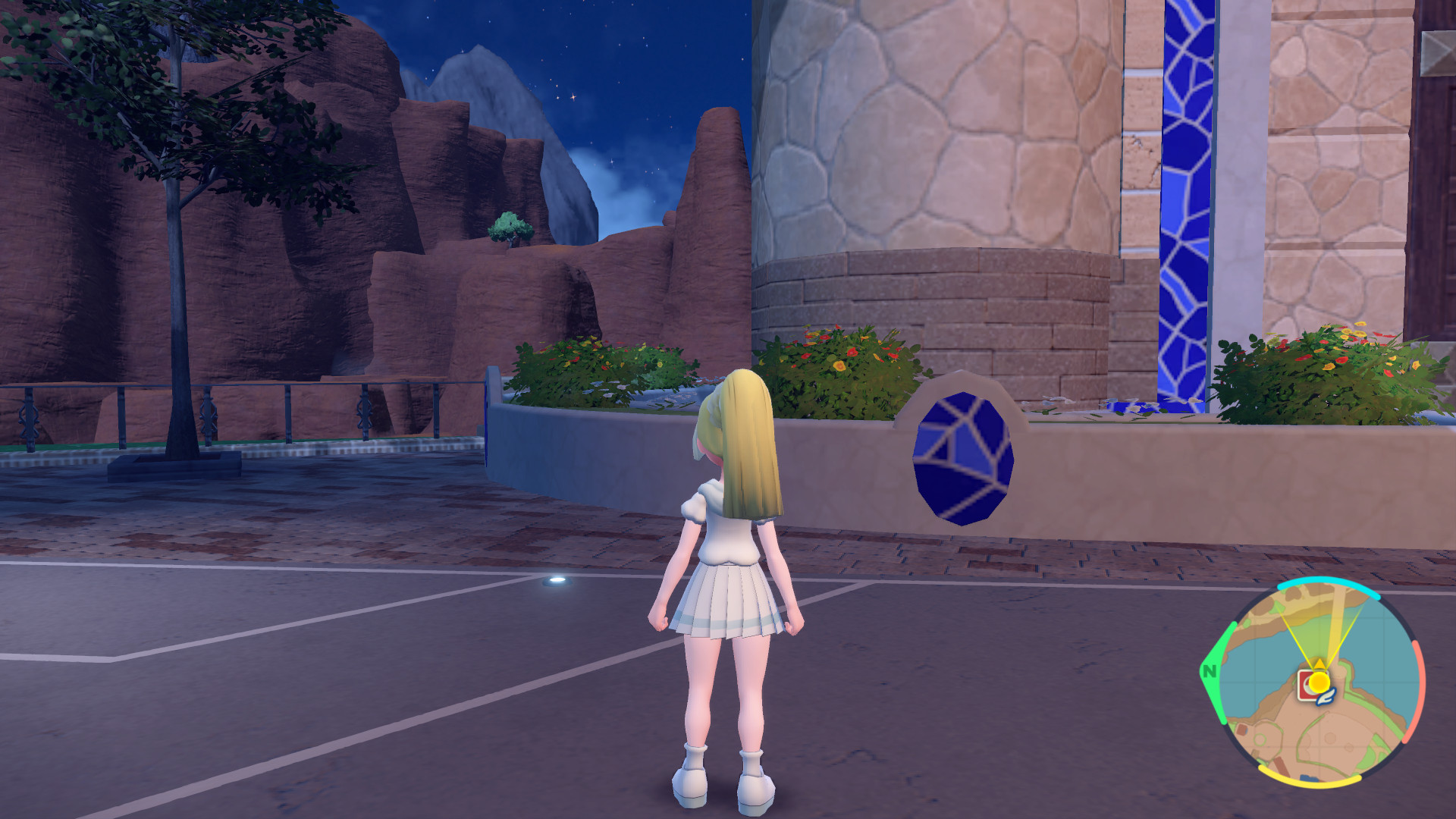
Task: Click the yellow arc at minimap bottom
Action: [x=1310, y=779]
